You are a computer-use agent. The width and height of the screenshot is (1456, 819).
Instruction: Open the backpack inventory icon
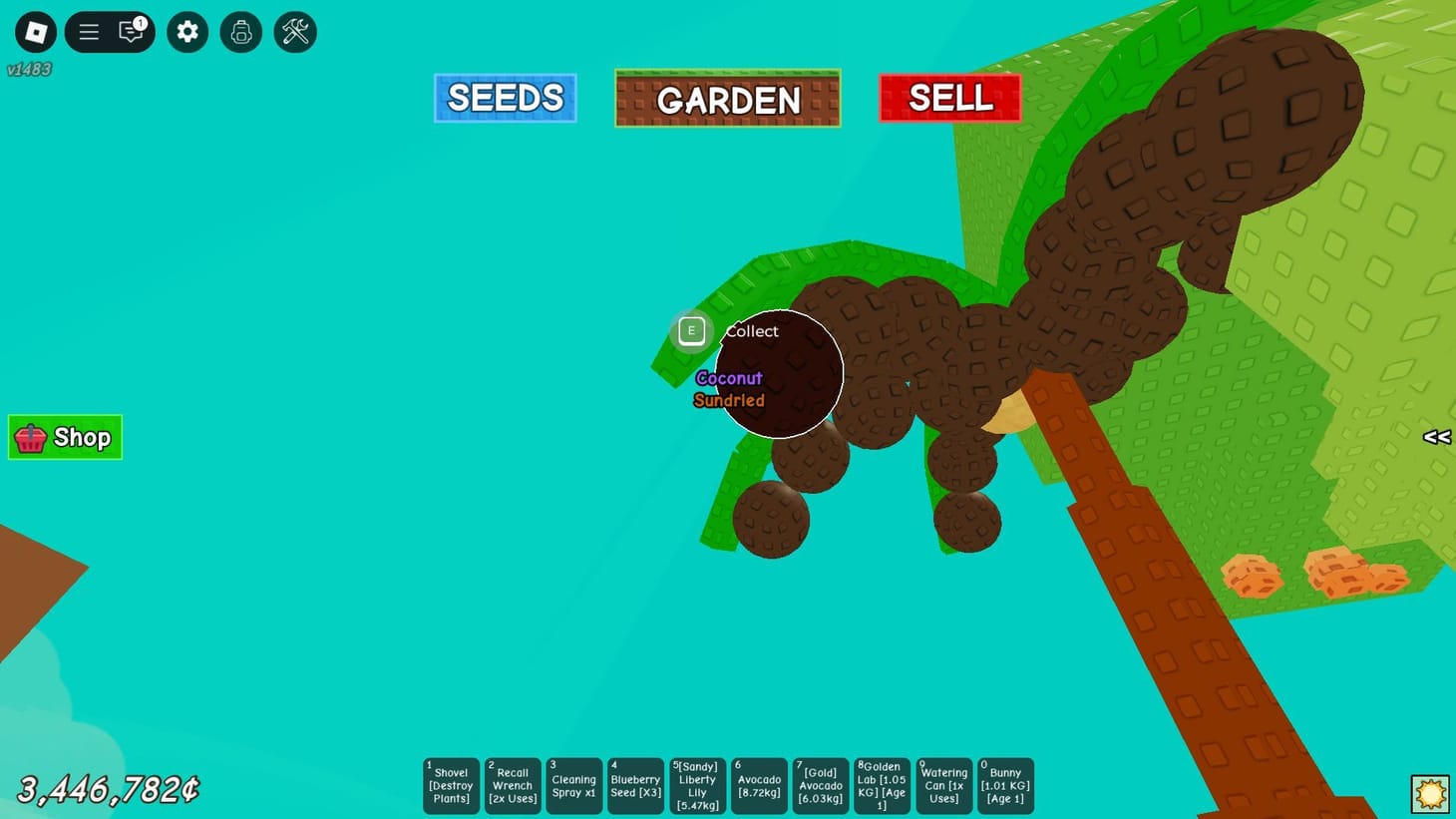(x=240, y=31)
